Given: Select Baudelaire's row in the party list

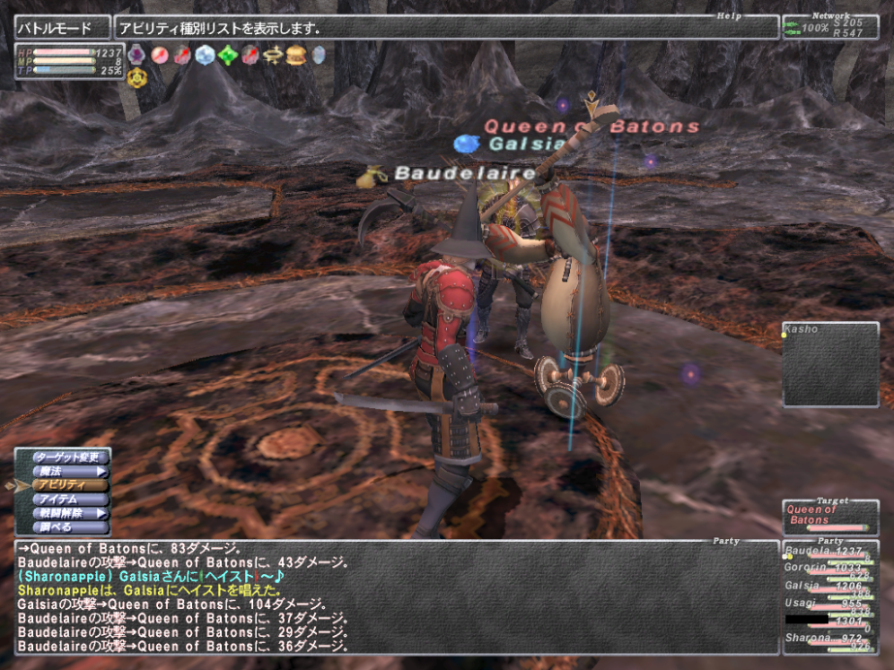Looking at the screenshot, I should [829, 554].
